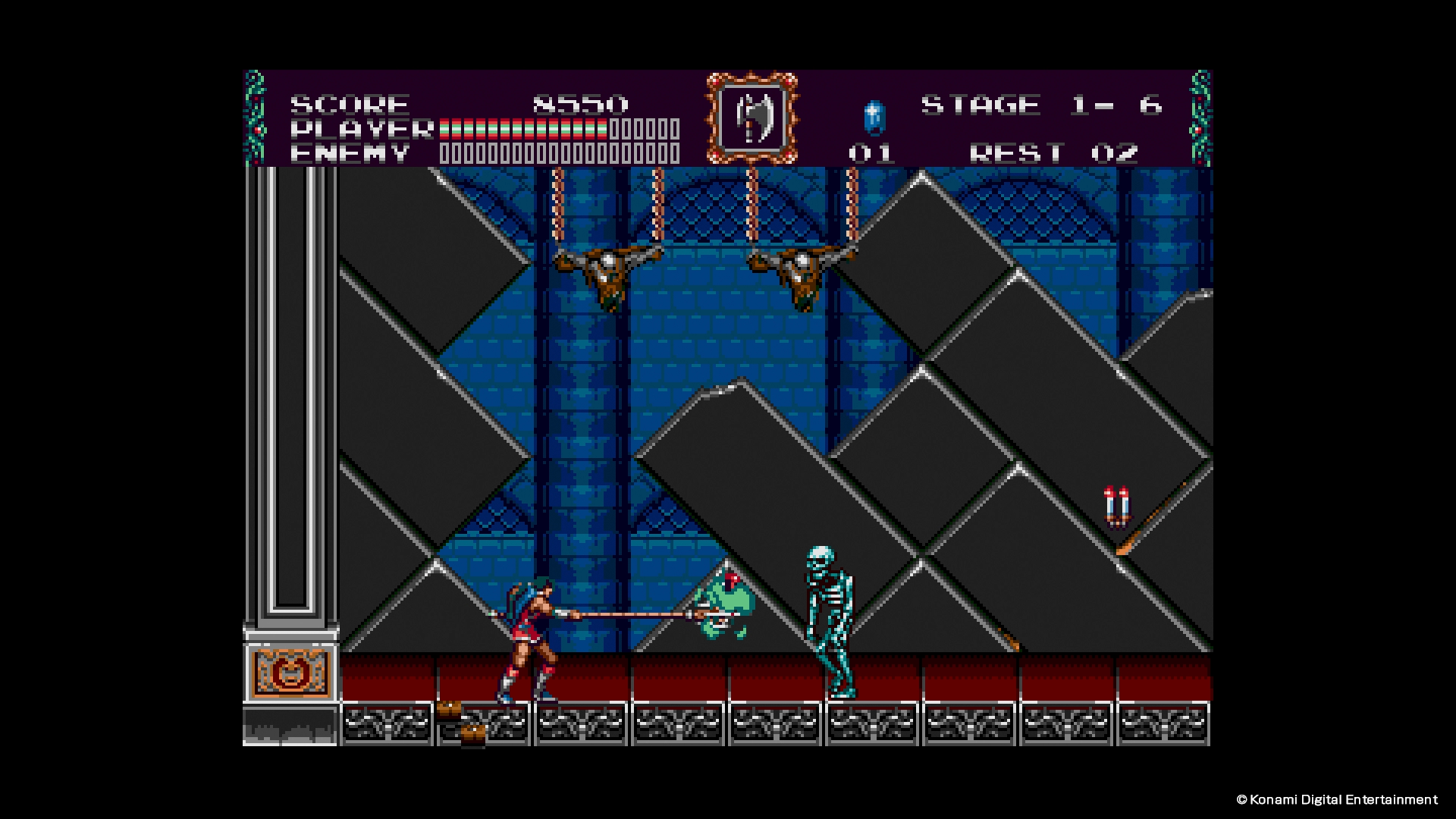Viewport: 1456px width, 819px height.
Task: Click the blue gem icon near the item counter
Action: [x=874, y=118]
